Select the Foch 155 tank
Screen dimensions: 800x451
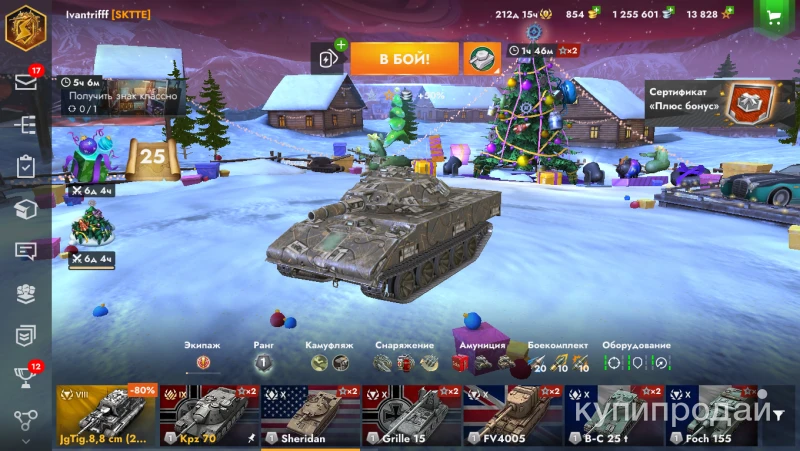712,415
